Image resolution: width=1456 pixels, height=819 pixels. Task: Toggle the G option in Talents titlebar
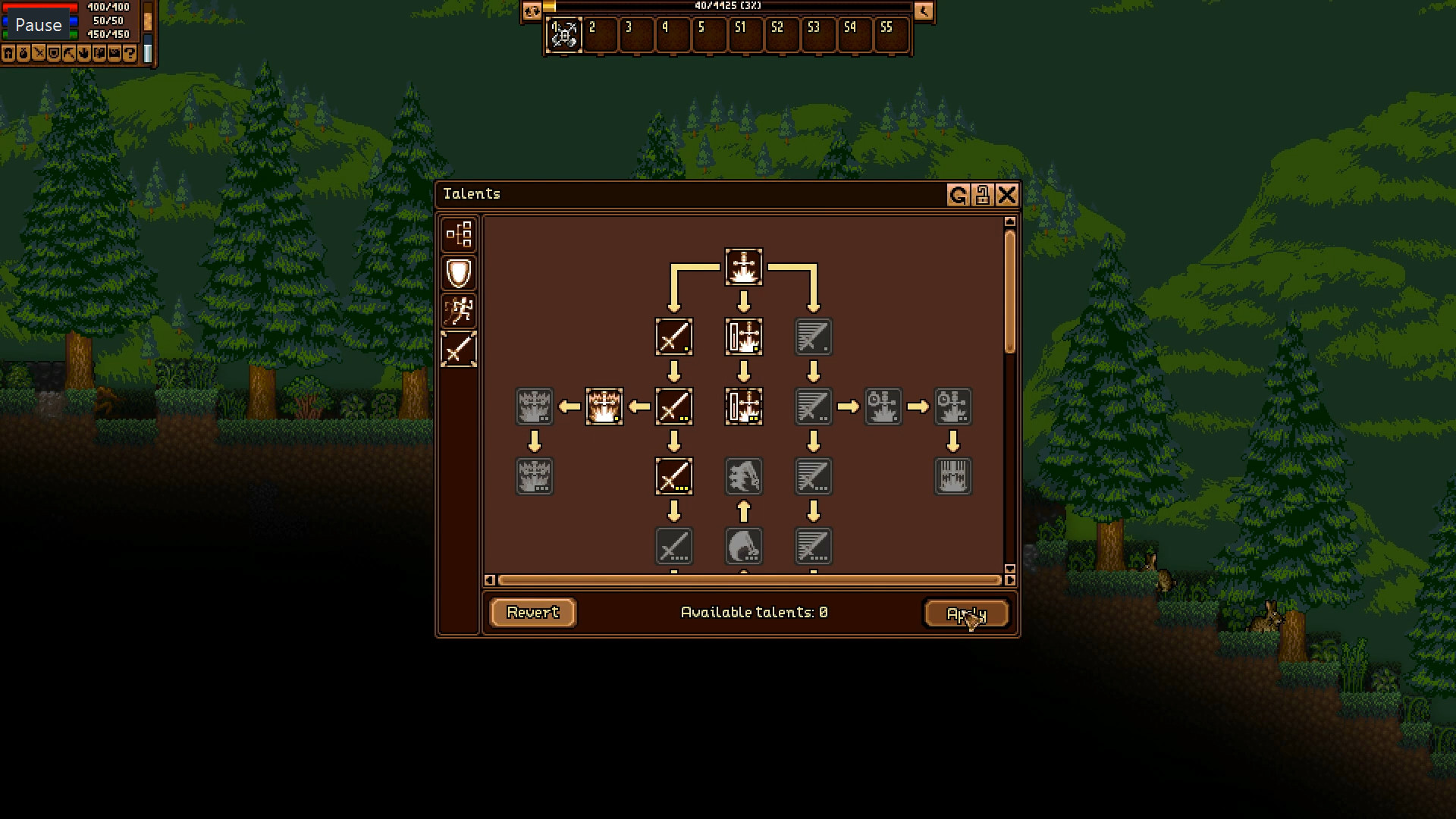pyautogui.click(x=957, y=195)
